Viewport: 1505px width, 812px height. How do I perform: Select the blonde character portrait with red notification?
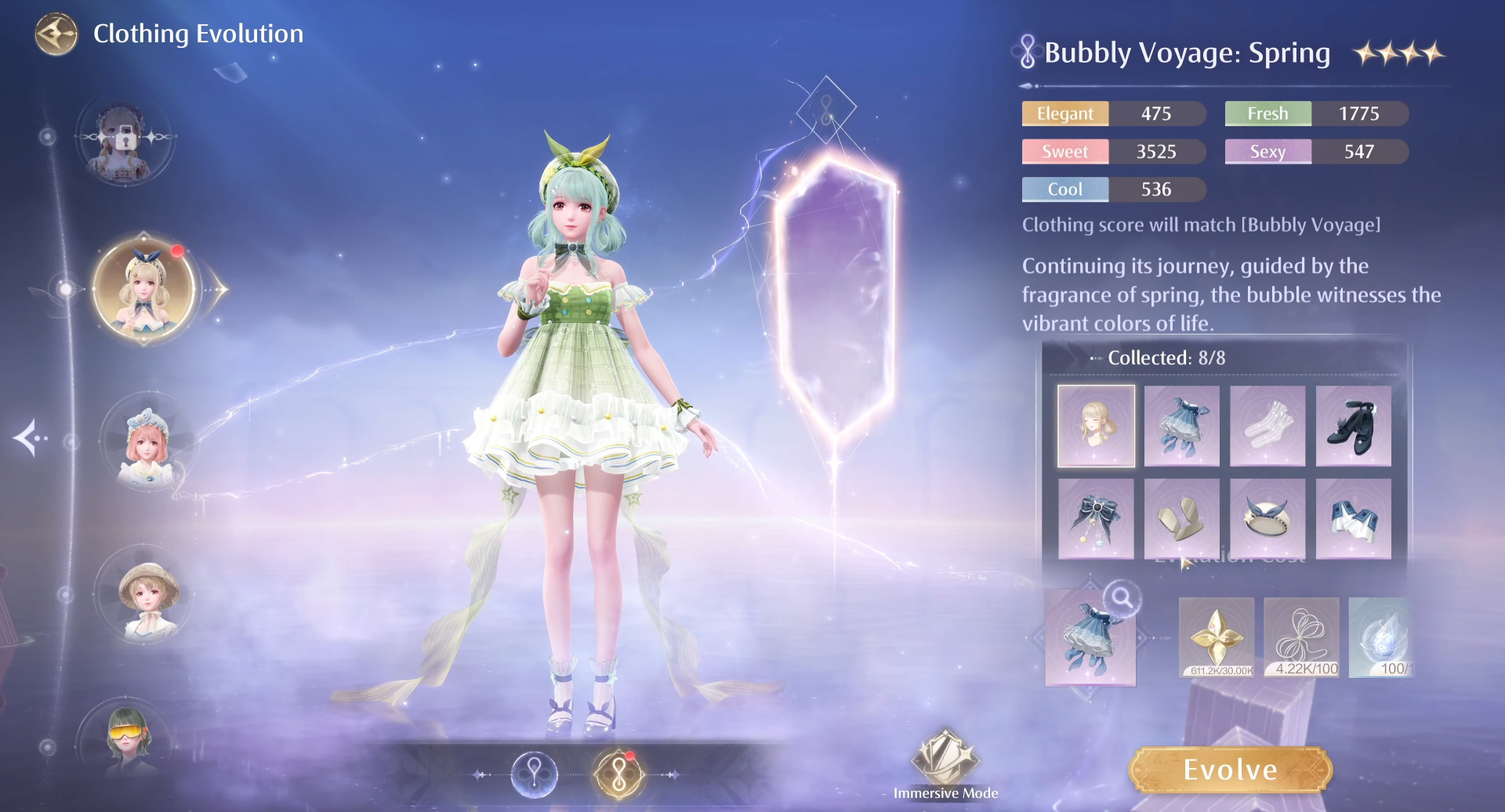click(145, 288)
